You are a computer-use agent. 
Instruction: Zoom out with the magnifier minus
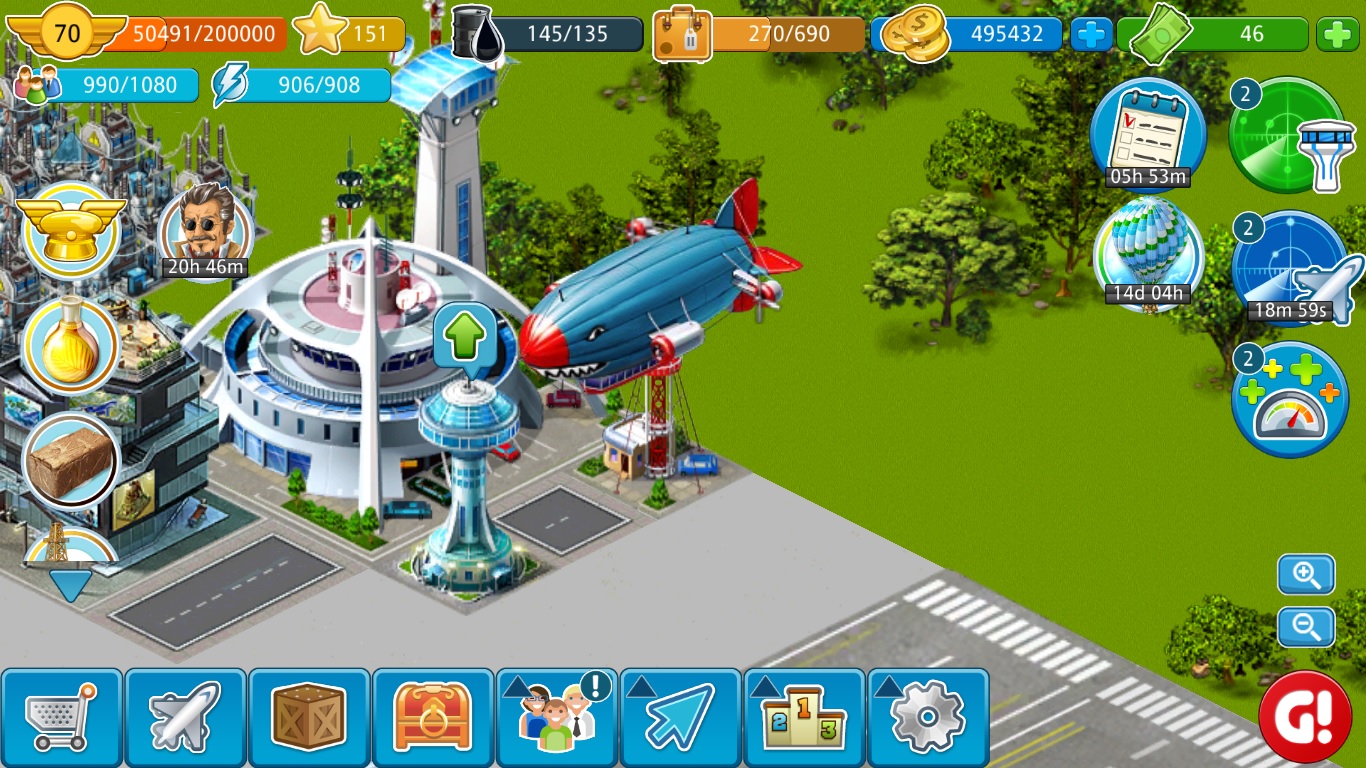[x=1306, y=627]
